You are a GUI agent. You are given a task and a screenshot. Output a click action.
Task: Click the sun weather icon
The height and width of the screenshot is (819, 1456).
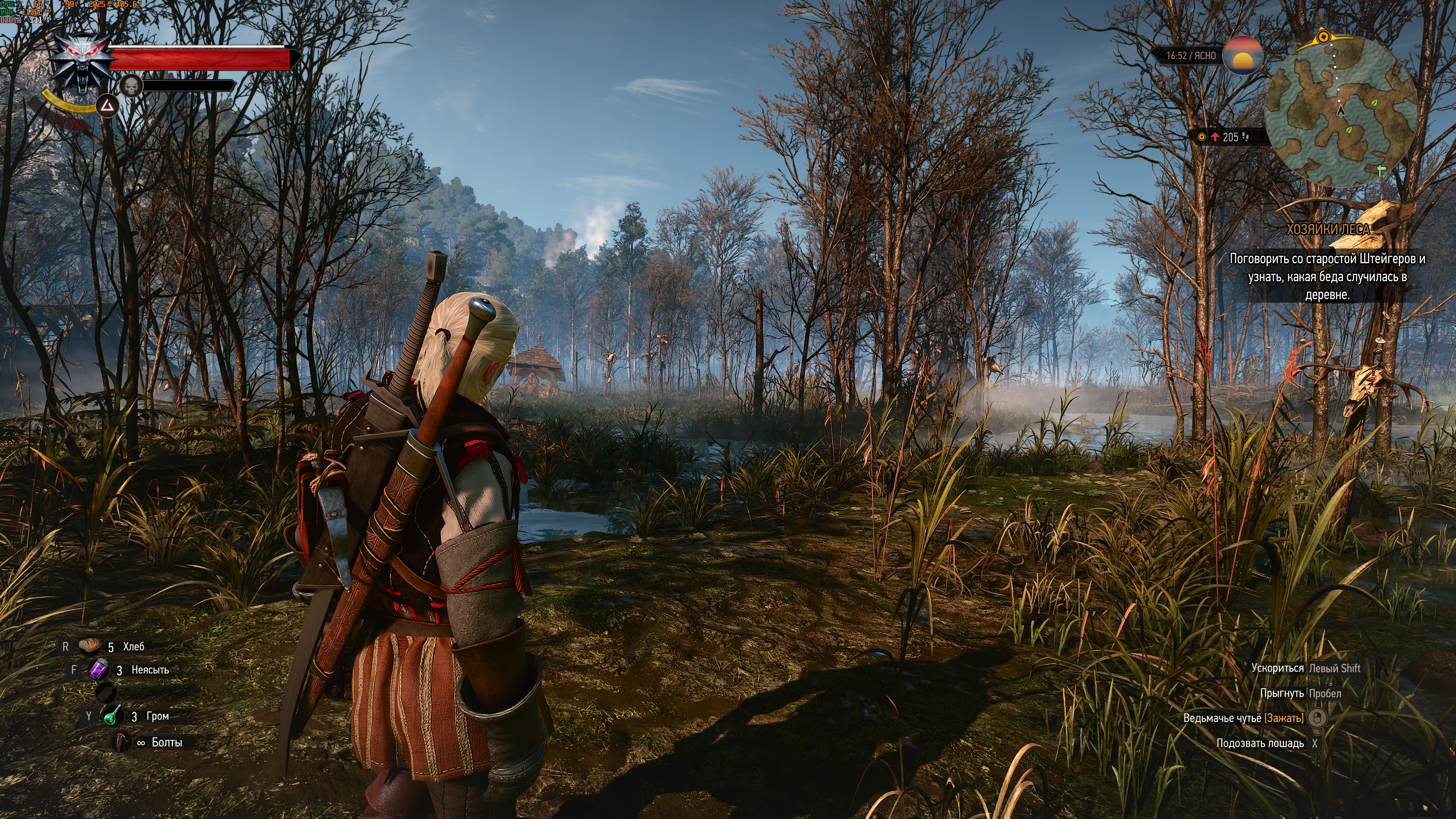[1242, 56]
